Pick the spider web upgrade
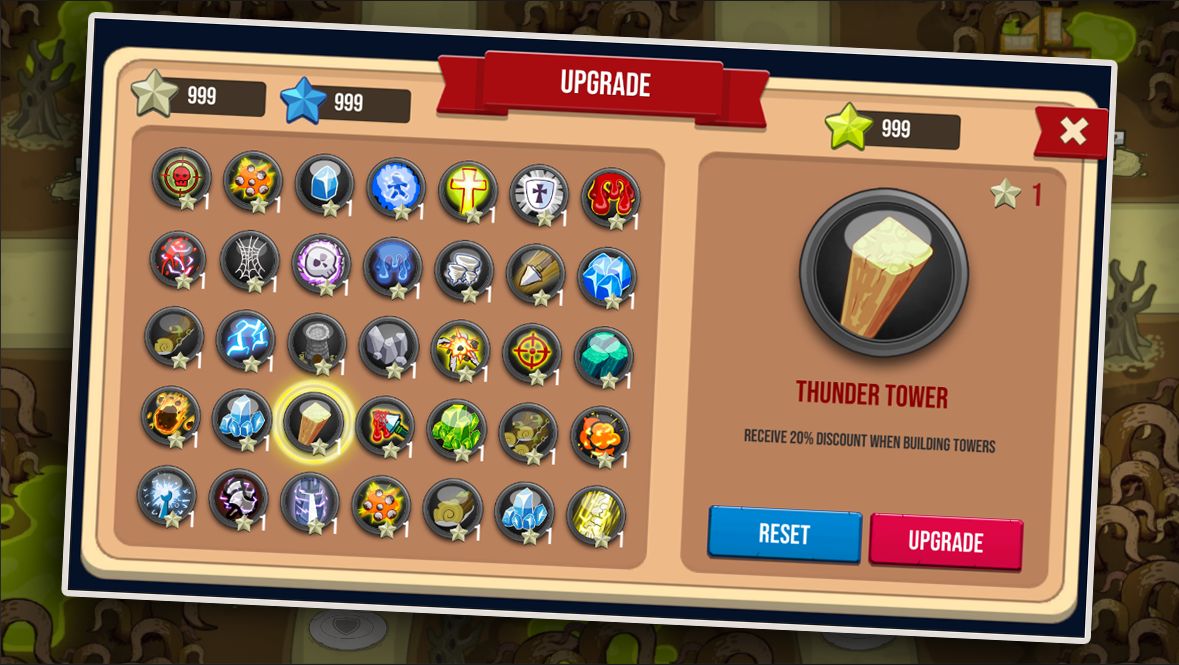The width and height of the screenshot is (1179, 665). click(249, 260)
